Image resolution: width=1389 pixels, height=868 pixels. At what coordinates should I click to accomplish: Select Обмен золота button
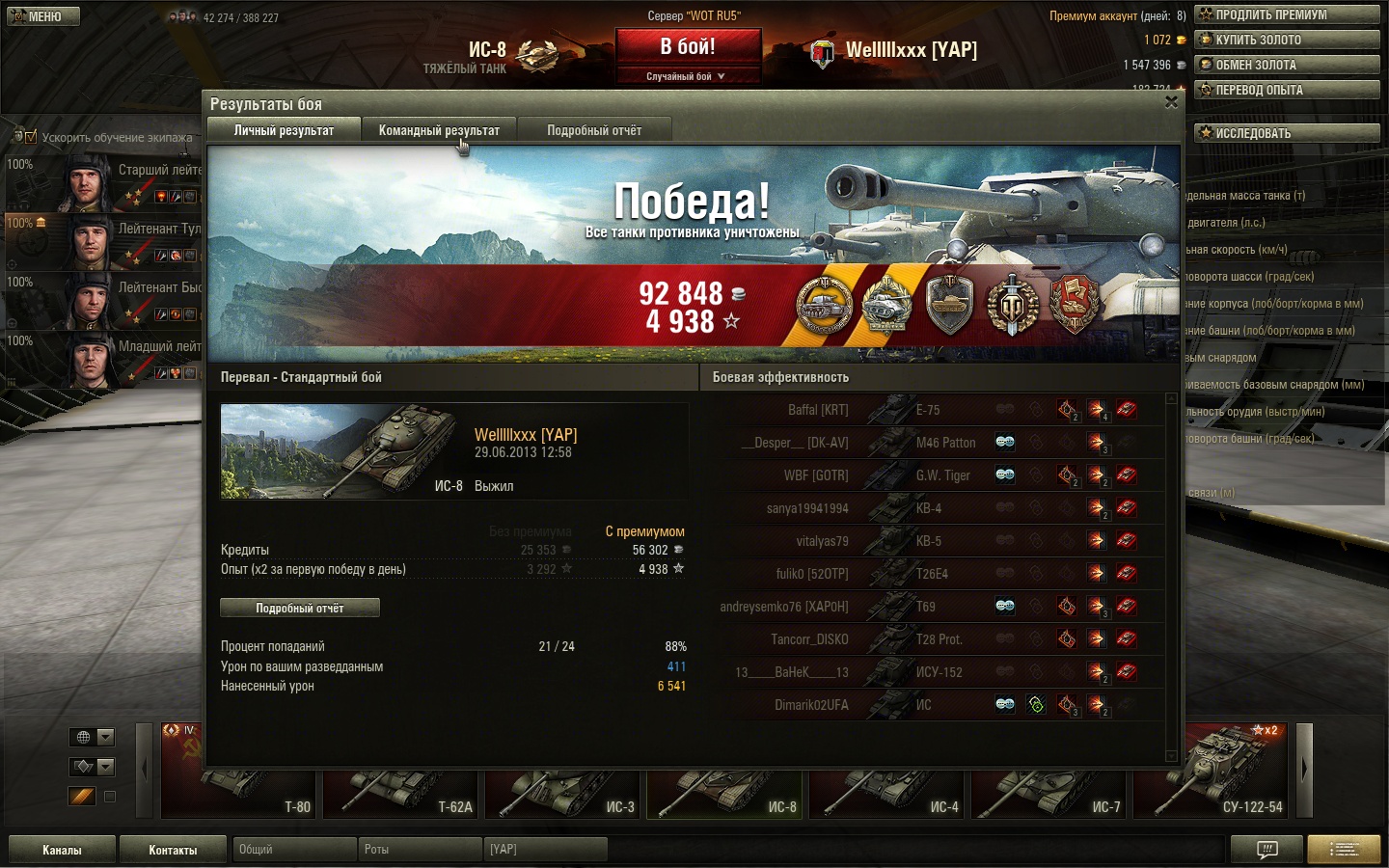[x=1287, y=65]
